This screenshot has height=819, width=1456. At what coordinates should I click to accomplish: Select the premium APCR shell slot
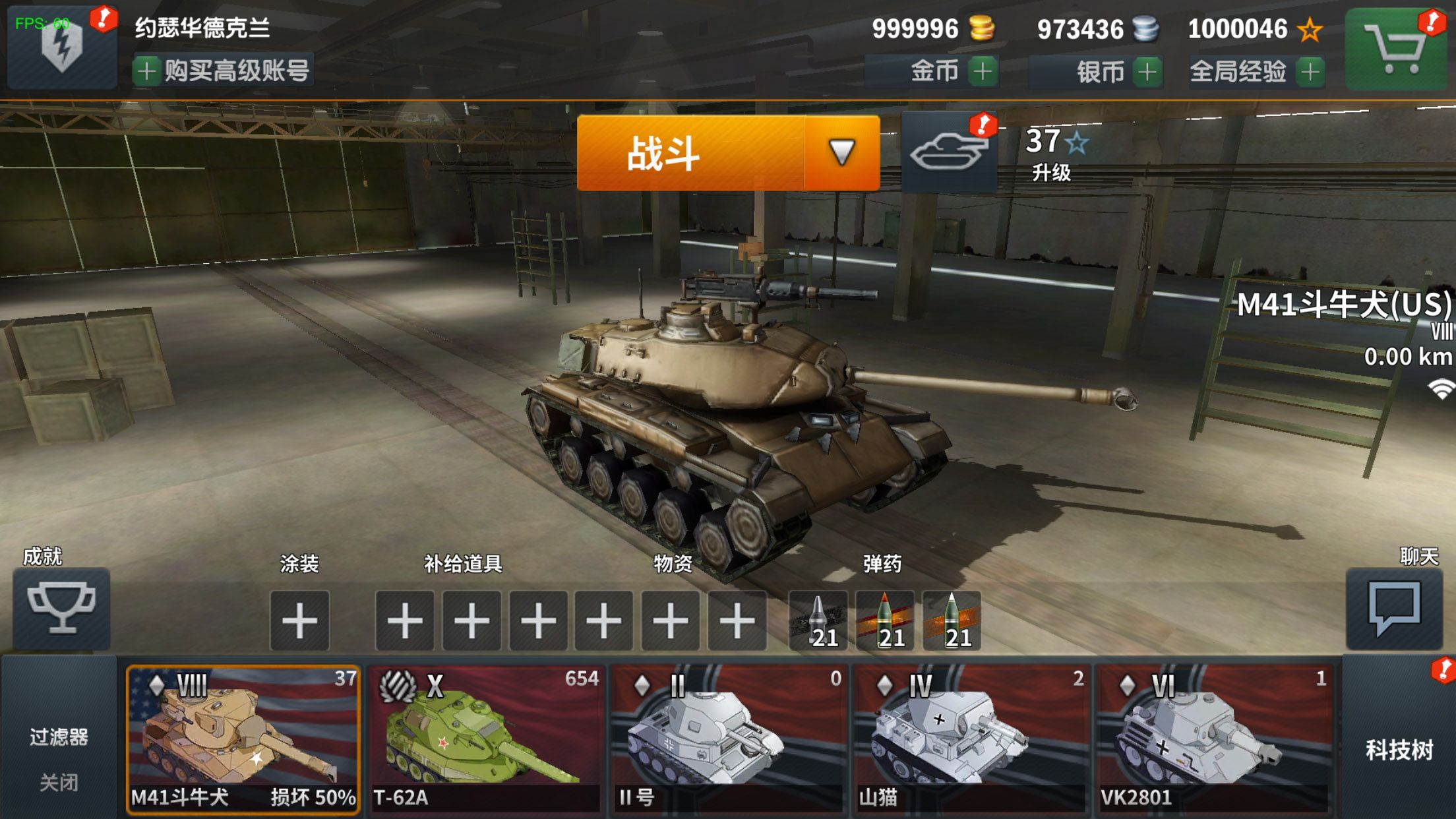coord(886,620)
